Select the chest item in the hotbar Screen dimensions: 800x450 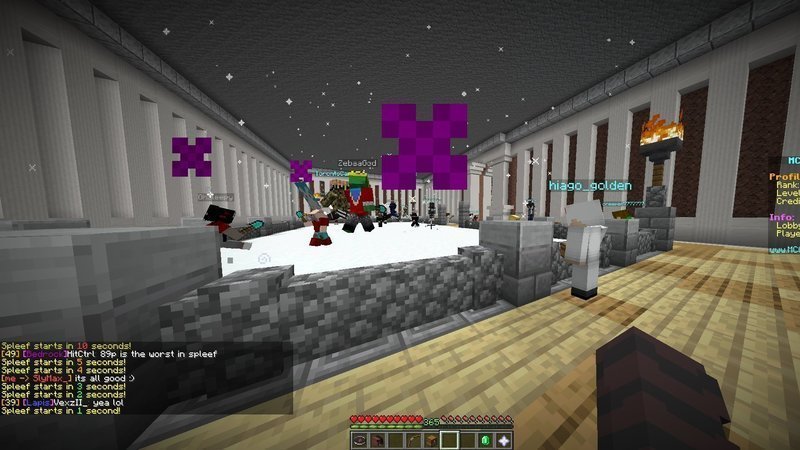(432, 439)
